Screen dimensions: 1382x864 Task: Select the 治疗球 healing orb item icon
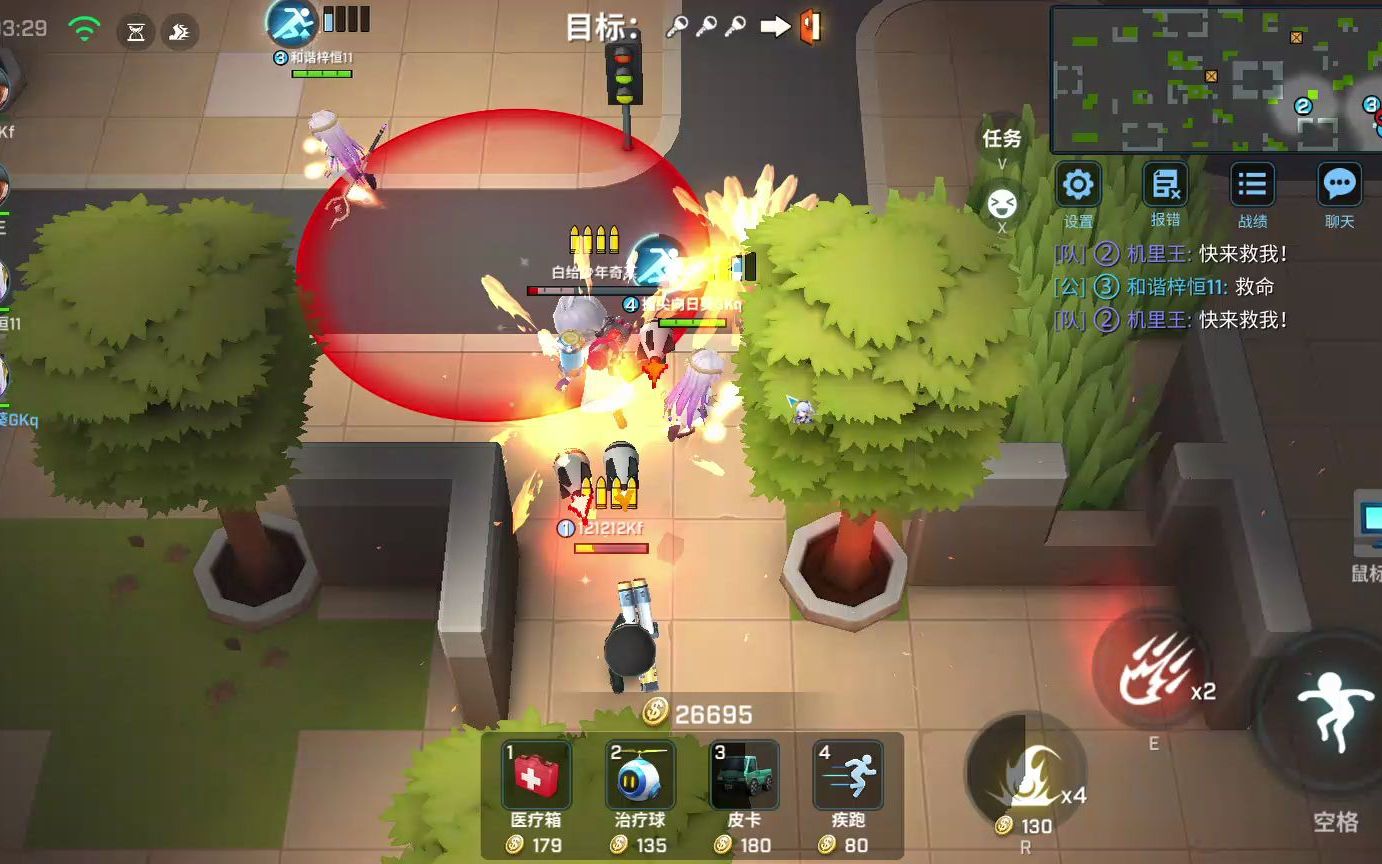[x=640, y=772]
